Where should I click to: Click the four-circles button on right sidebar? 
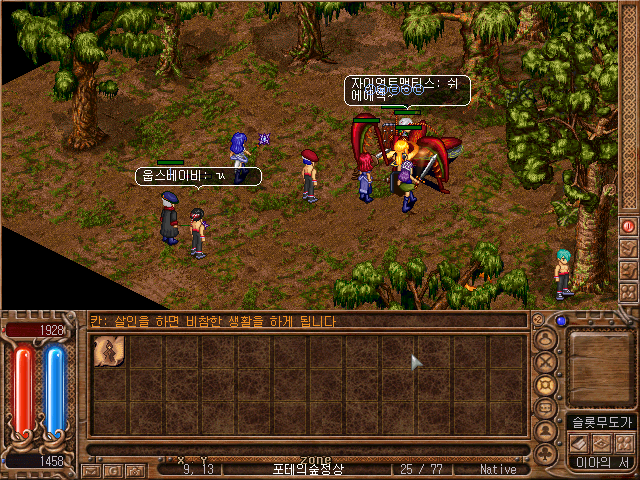click(628, 291)
